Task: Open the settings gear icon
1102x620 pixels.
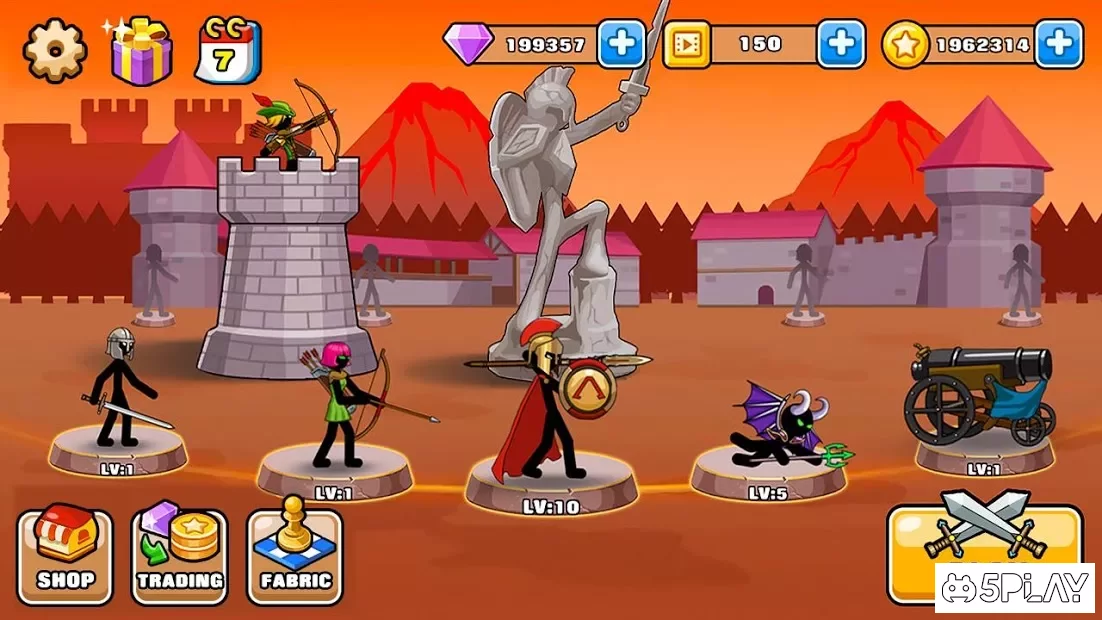Action: coord(55,49)
